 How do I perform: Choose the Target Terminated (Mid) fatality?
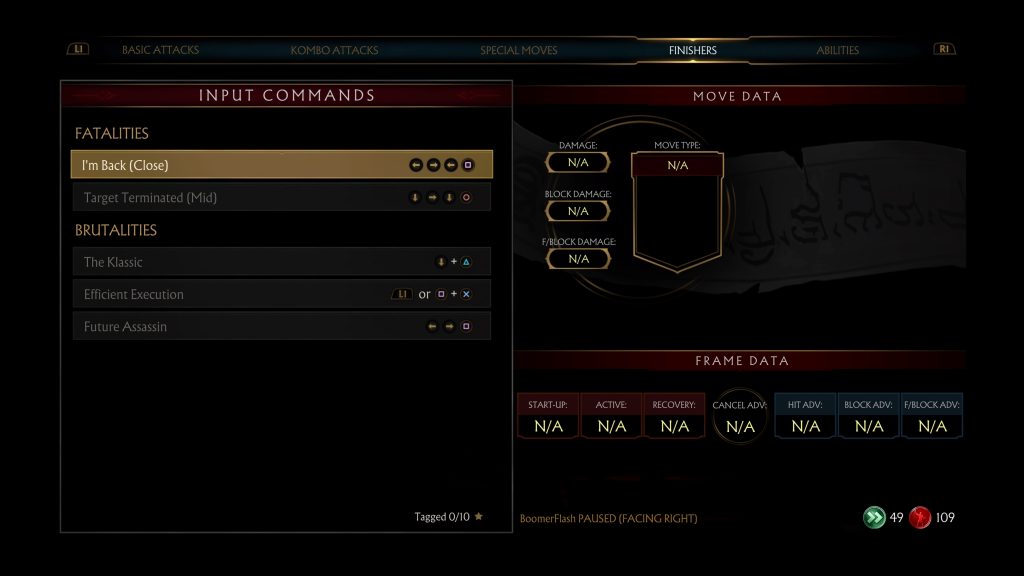pyautogui.click(x=281, y=198)
